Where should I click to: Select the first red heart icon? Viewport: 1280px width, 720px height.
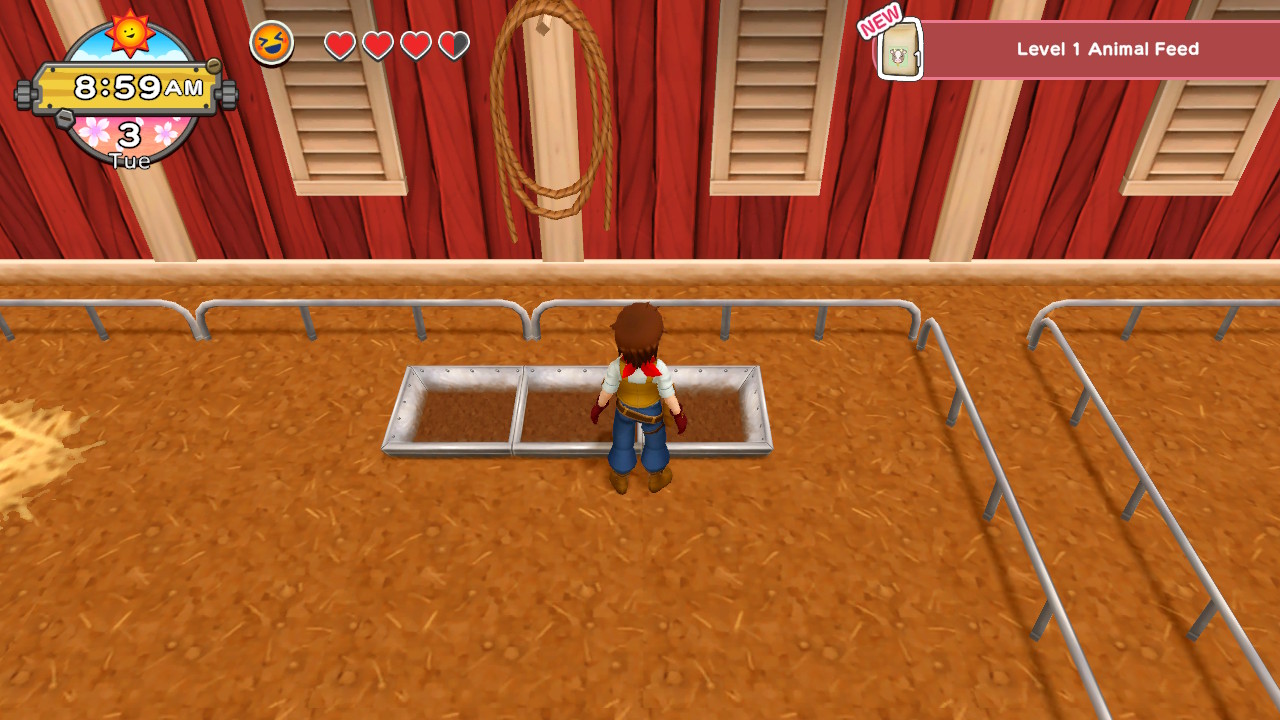340,45
